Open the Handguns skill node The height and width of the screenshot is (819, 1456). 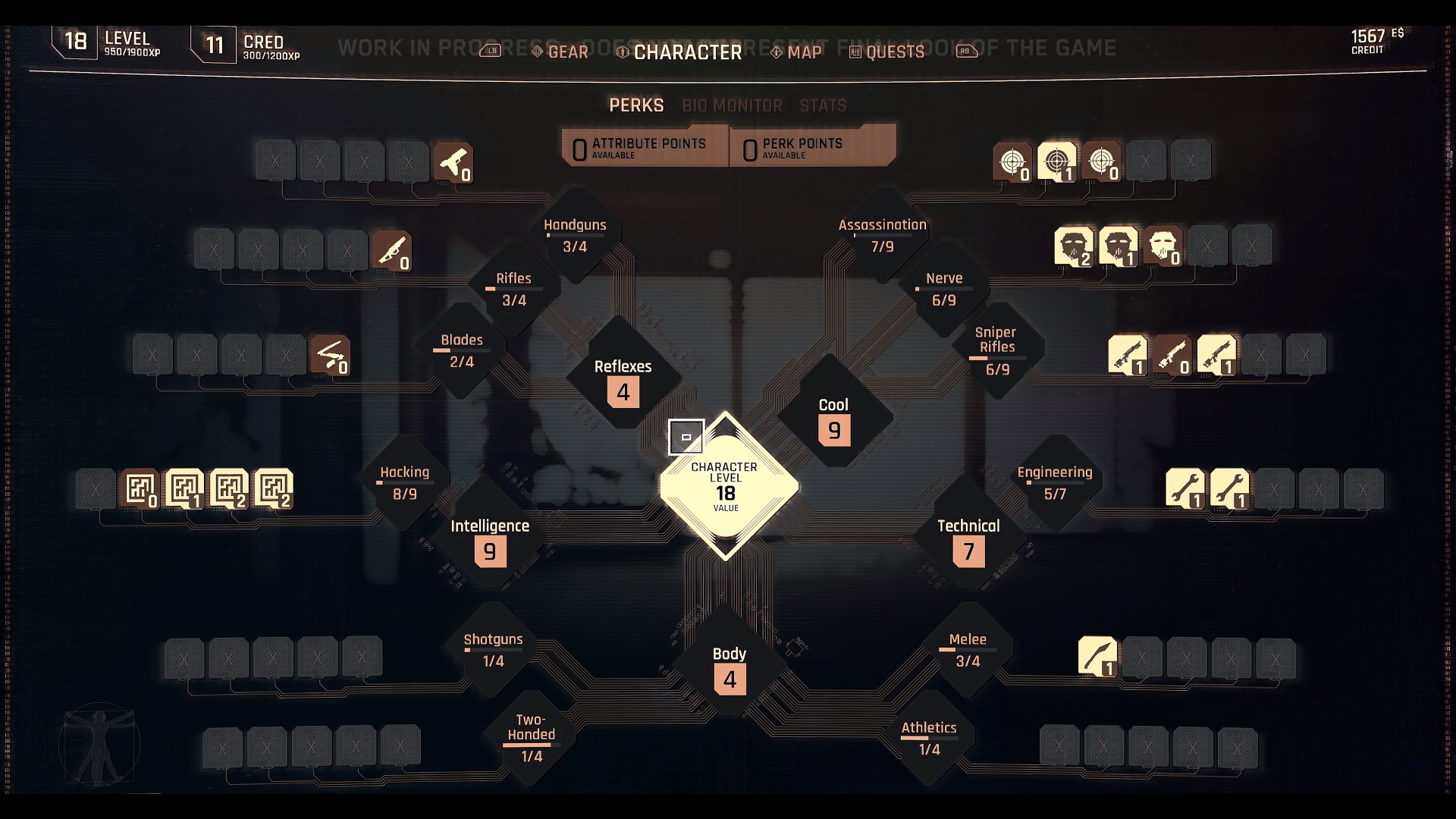(575, 235)
